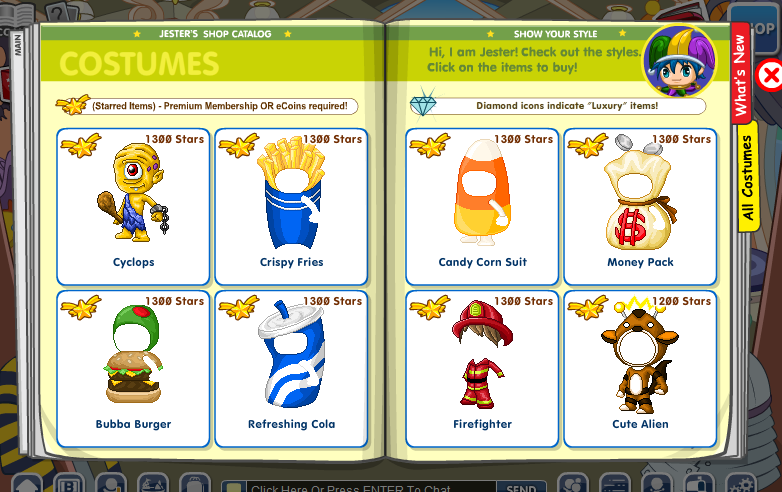The image size is (782, 492).
Task: Choose the Bubba Burger costume
Action: (133, 367)
